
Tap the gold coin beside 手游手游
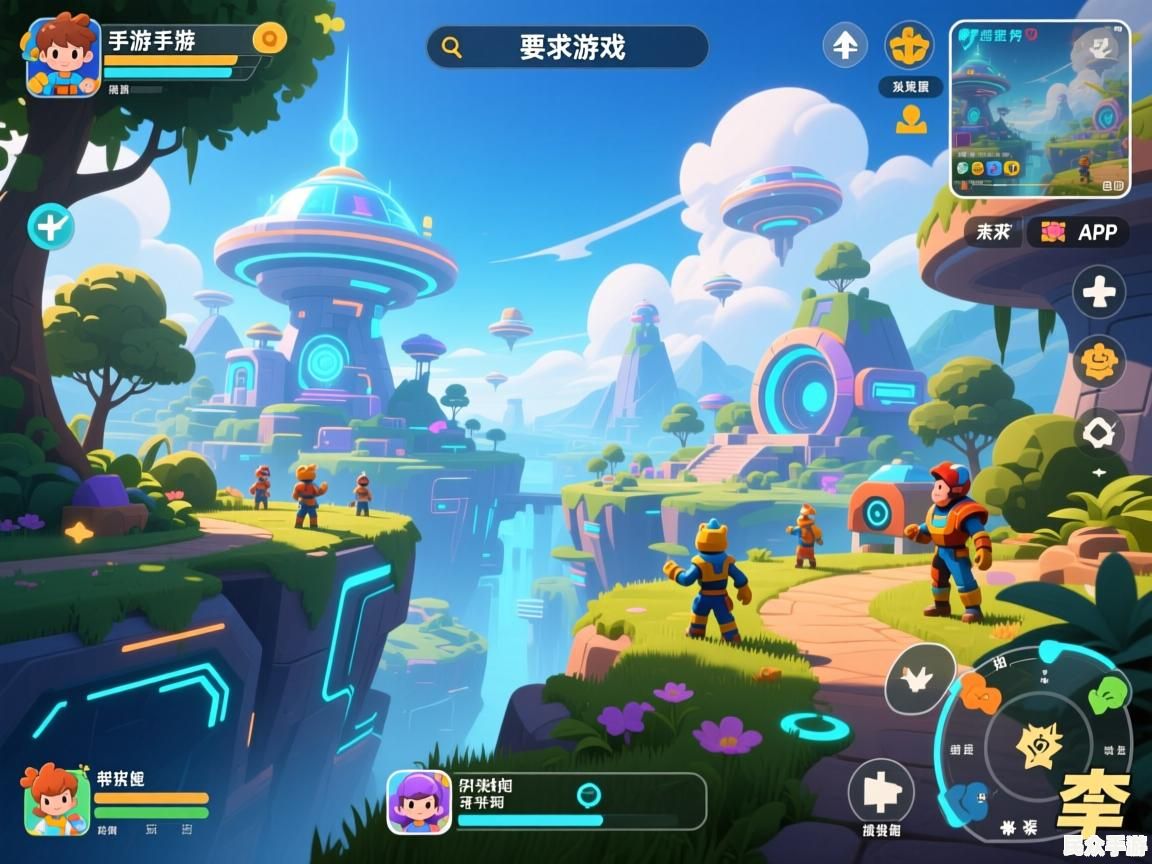269,39
